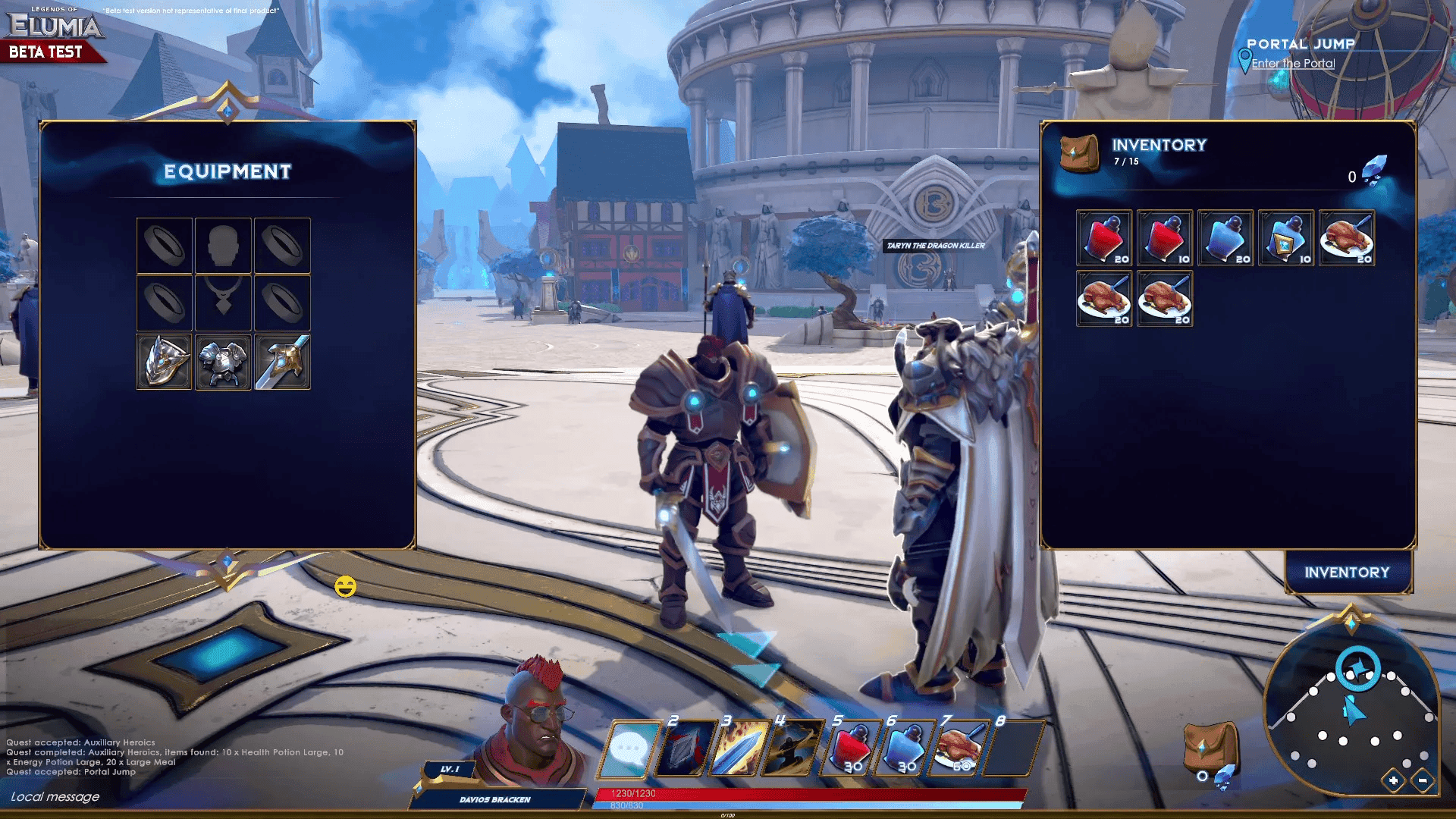Select the equipped chest armor piece
1456x819 pixels.
(223, 362)
